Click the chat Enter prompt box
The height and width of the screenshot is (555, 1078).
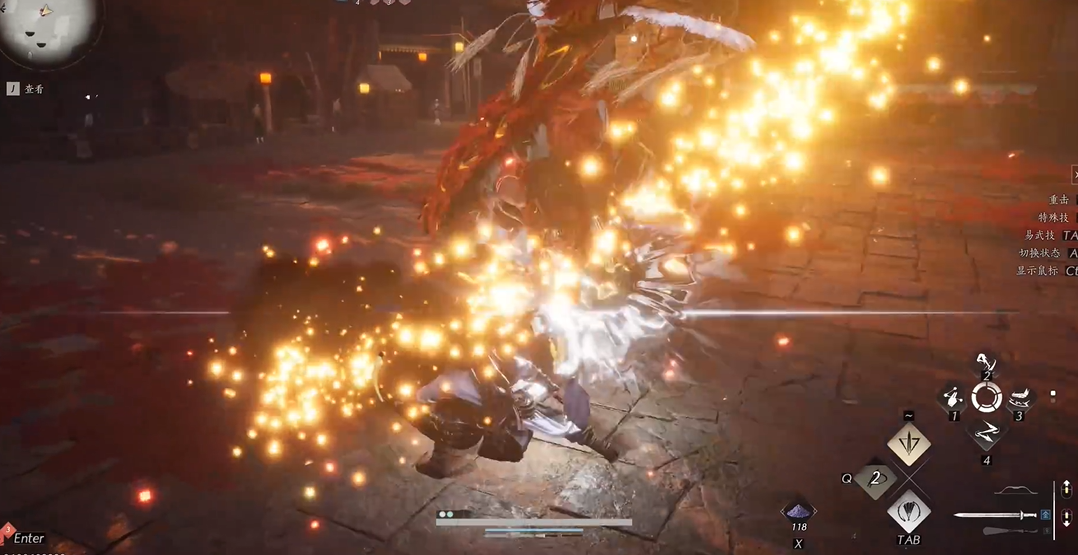click(x=29, y=539)
